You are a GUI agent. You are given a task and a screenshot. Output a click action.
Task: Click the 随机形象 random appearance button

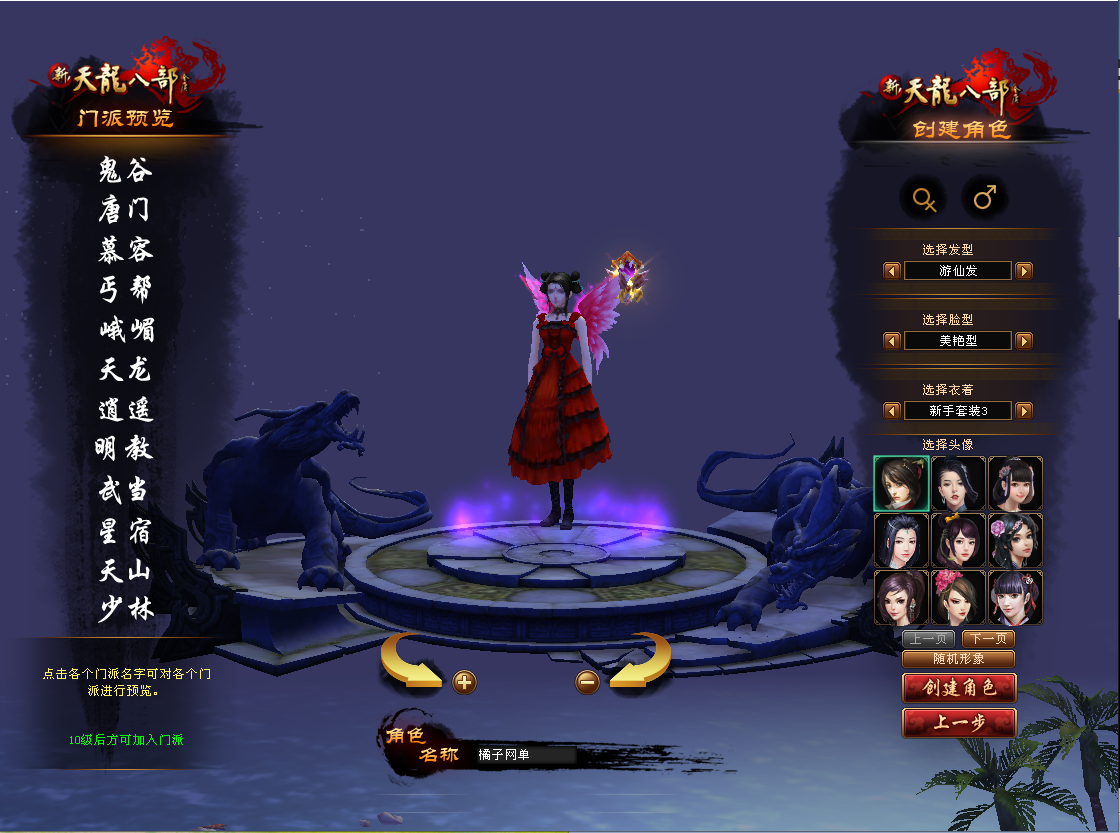click(x=958, y=659)
